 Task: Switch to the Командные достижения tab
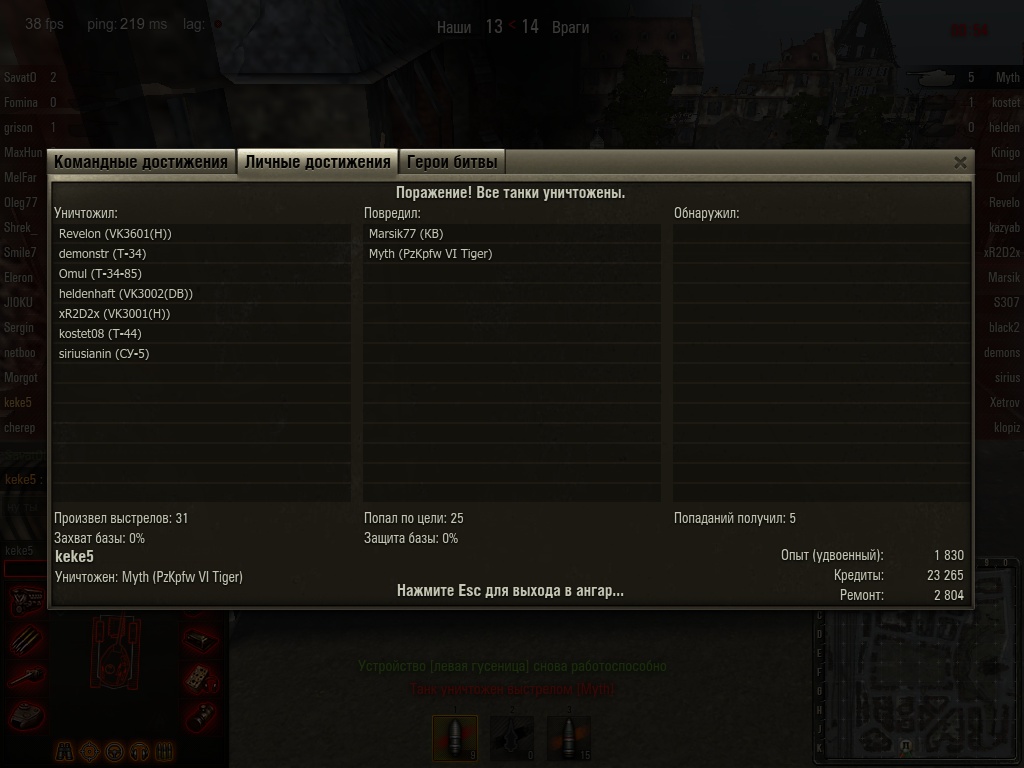pos(141,162)
